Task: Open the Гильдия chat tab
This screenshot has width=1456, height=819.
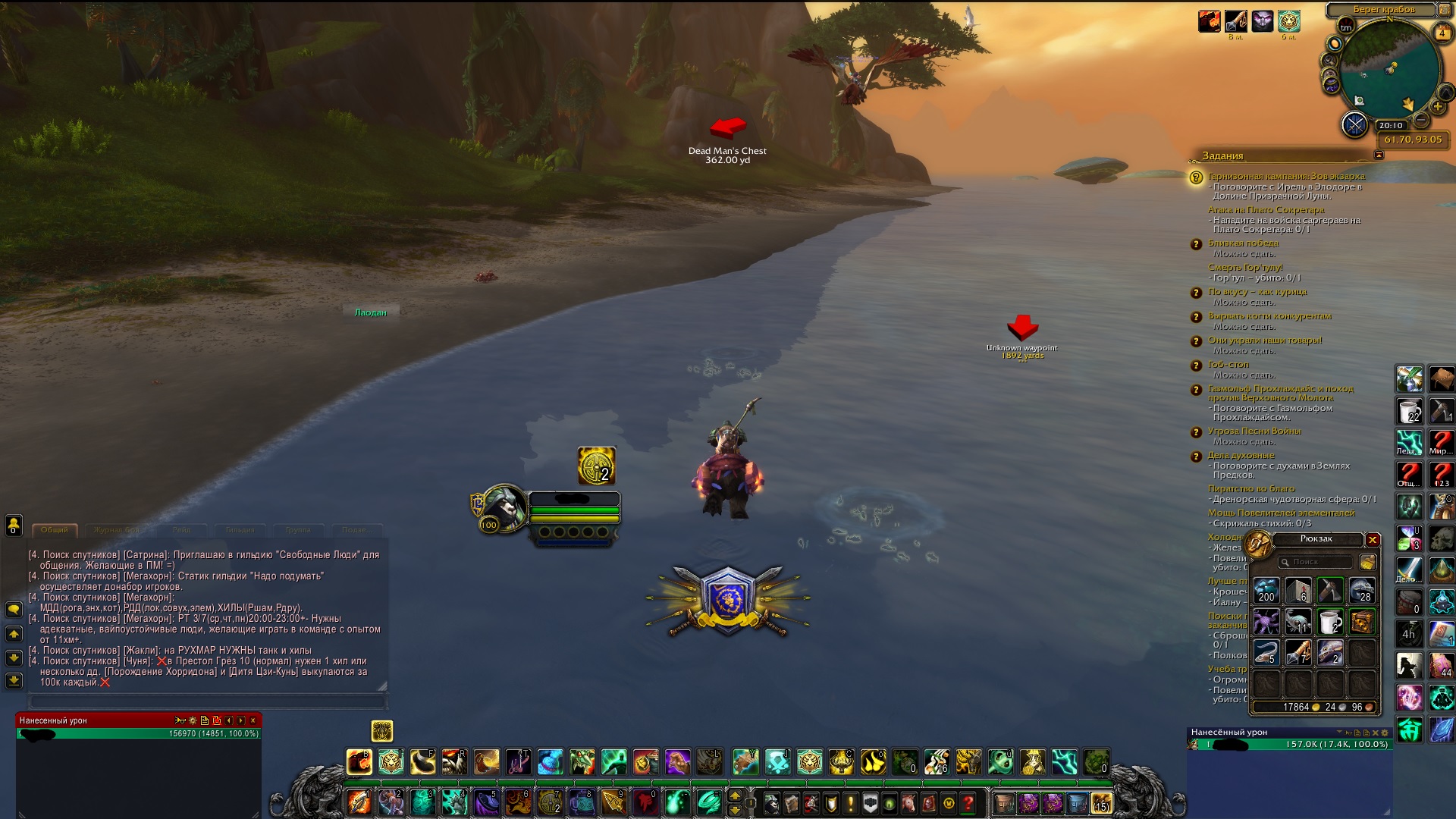Action: (240, 530)
